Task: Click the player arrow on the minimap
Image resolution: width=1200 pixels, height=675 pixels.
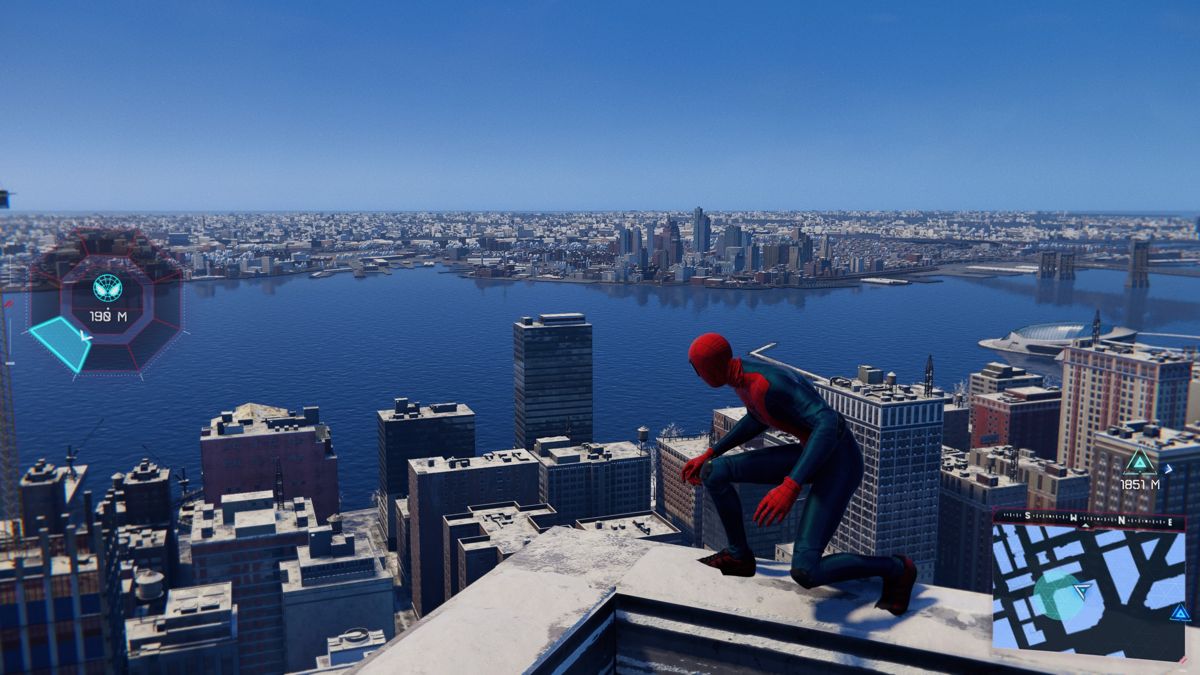Action: point(1081,592)
